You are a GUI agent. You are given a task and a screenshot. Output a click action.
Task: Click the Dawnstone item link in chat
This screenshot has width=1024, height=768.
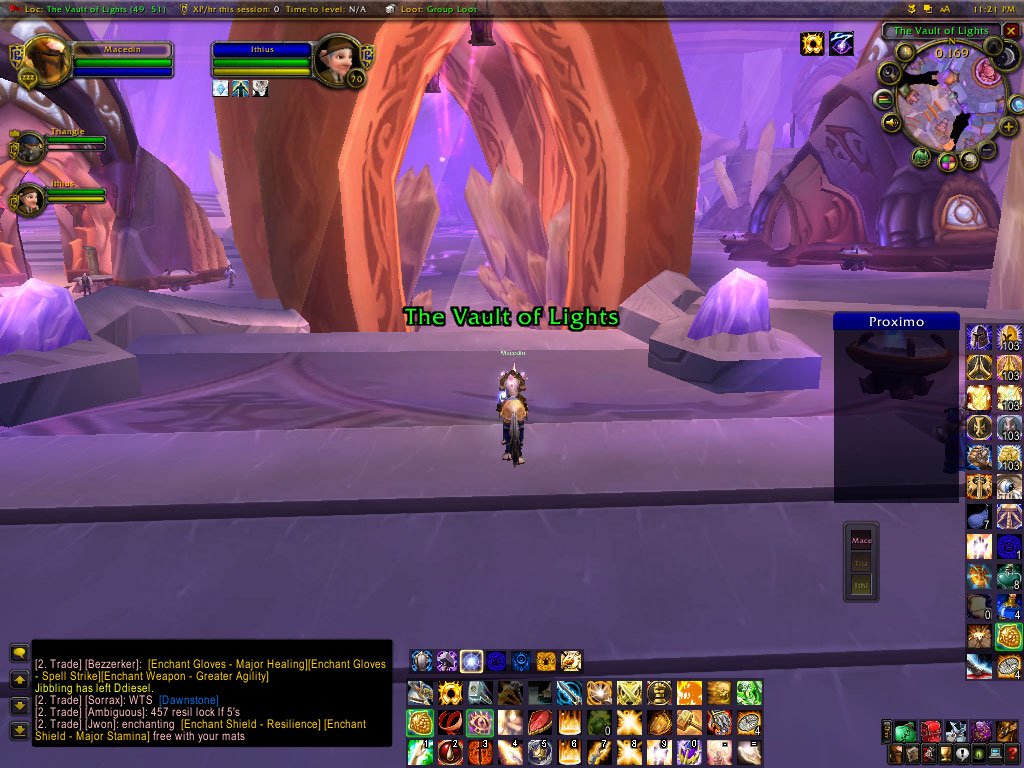189,700
